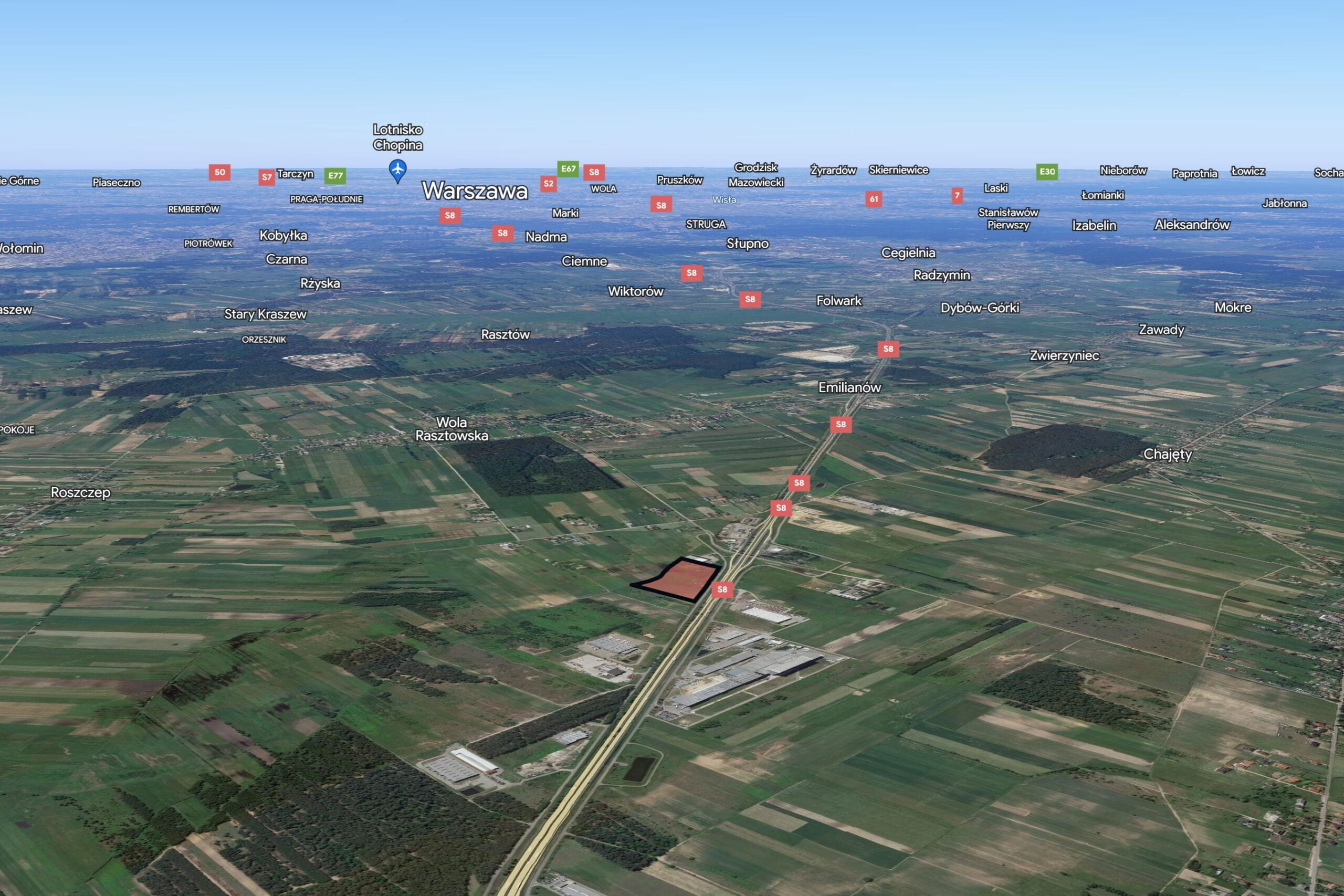Viewport: 1344px width, 896px height.
Task: Open the Chajęty village label
Action: [1168, 454]
